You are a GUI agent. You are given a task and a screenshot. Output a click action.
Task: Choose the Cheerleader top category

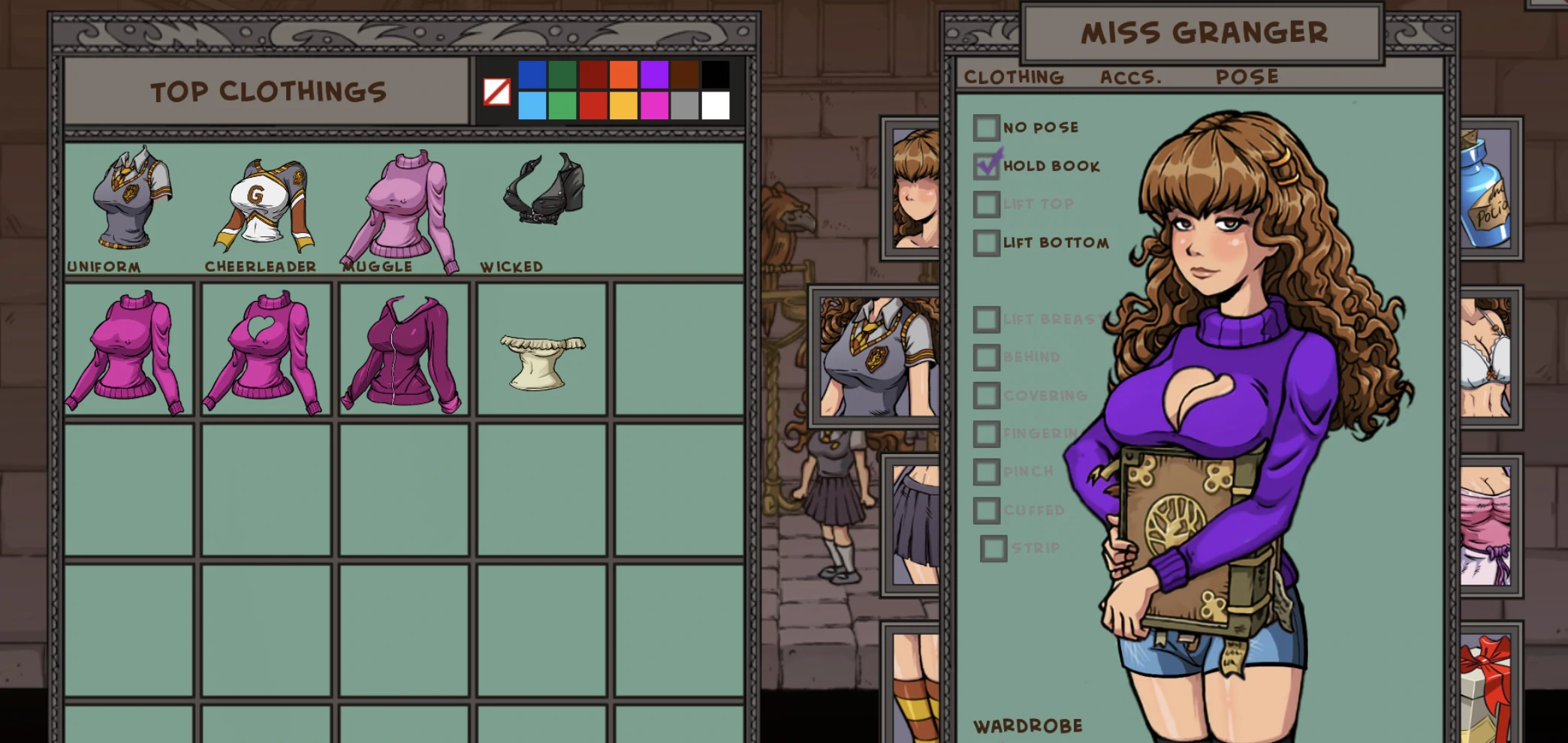pyautogui.click(x=263, y=204)
